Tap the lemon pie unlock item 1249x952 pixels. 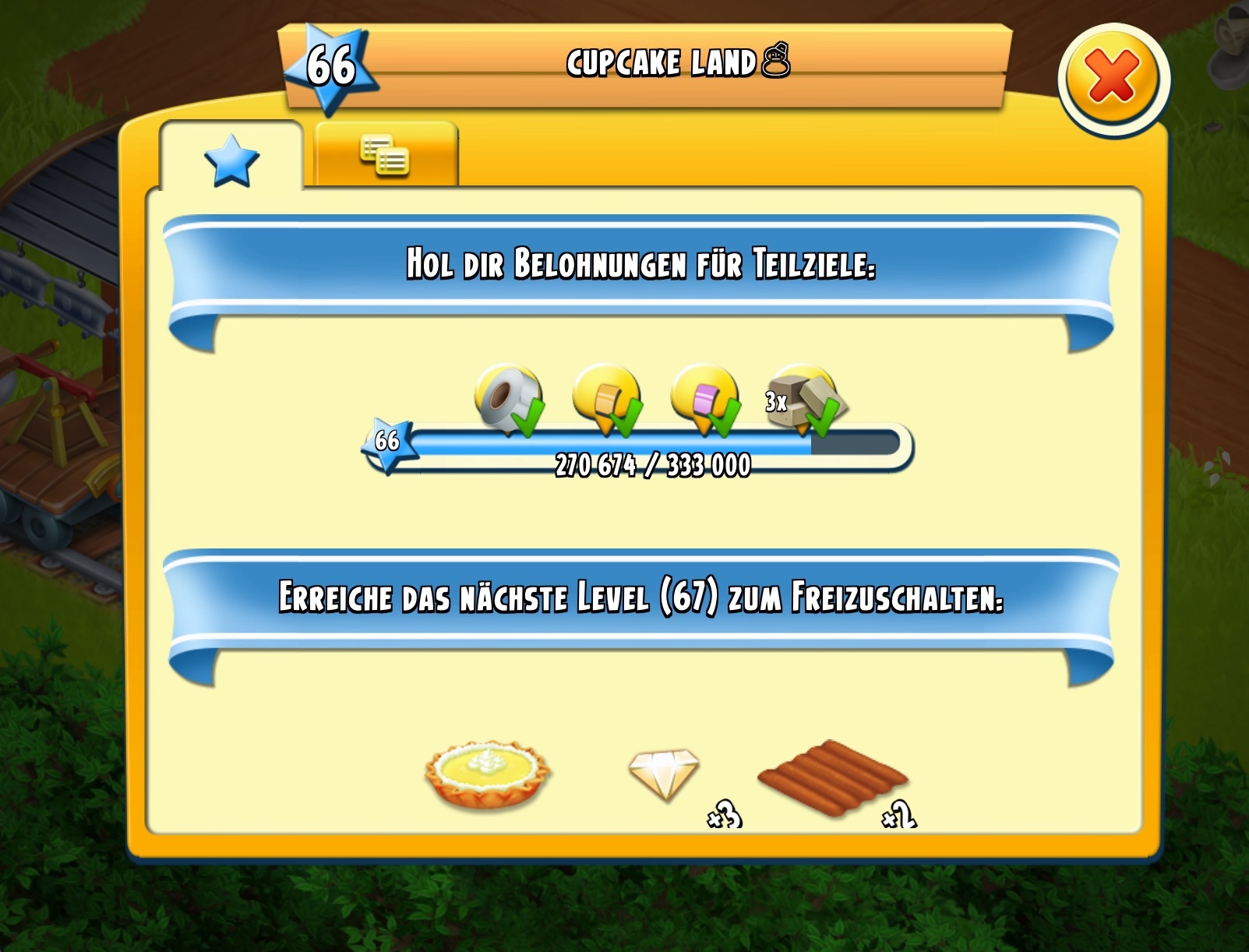[x=488, y=774]
